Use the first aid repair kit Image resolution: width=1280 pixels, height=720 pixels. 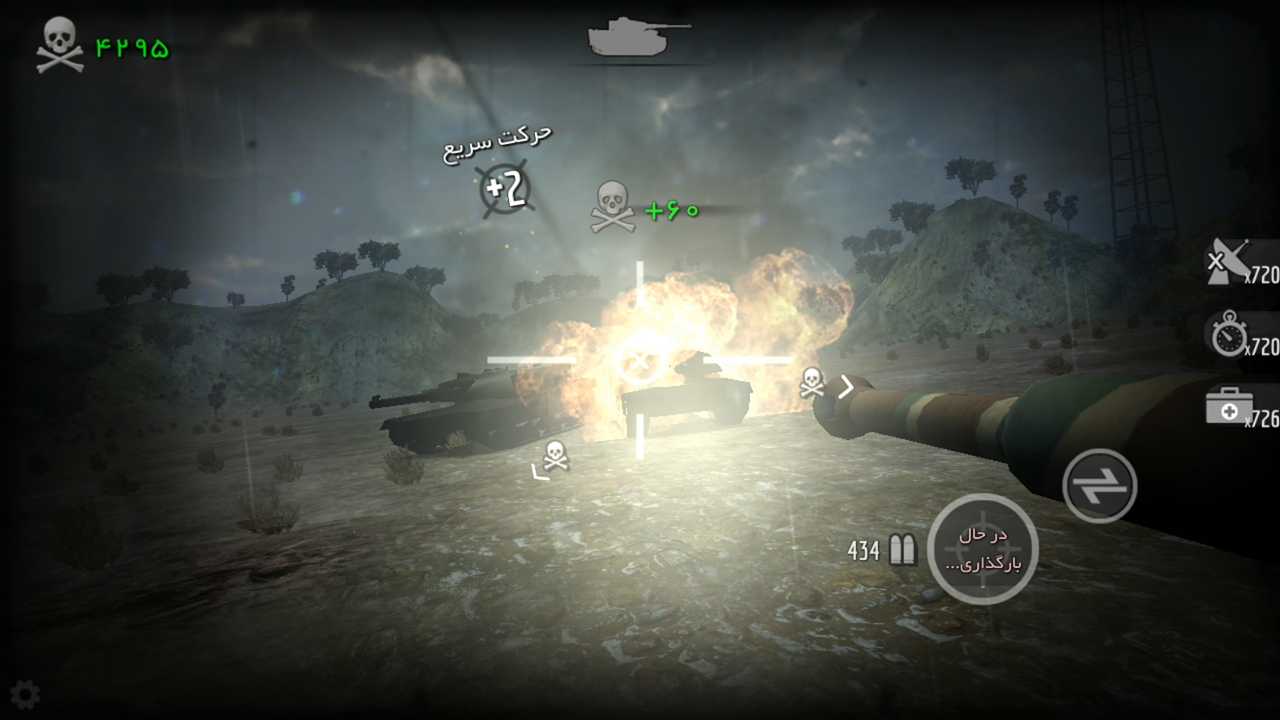[1230, 407]
